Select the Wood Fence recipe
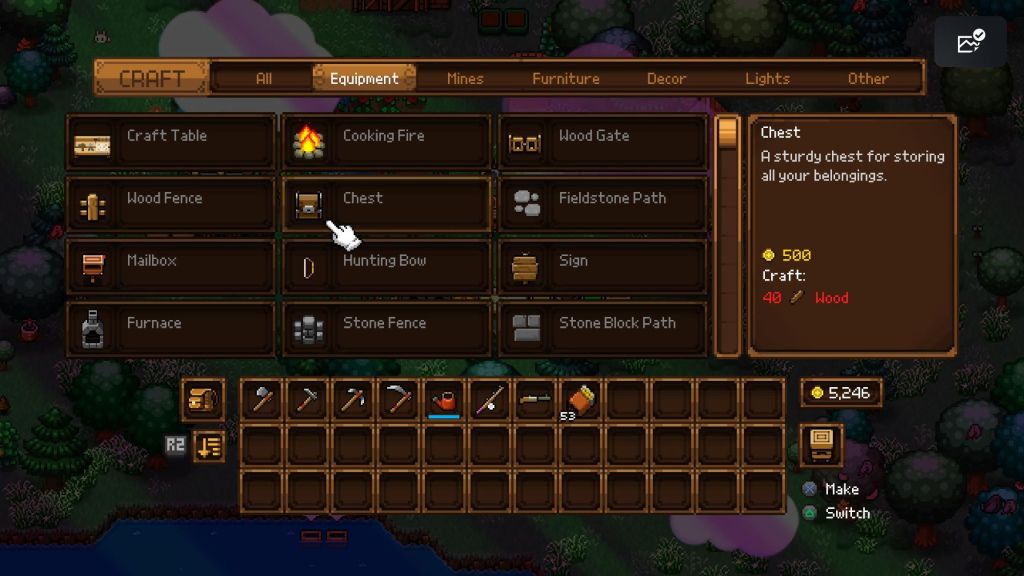This screenshot has height=576, width=1024. [171, 204]
